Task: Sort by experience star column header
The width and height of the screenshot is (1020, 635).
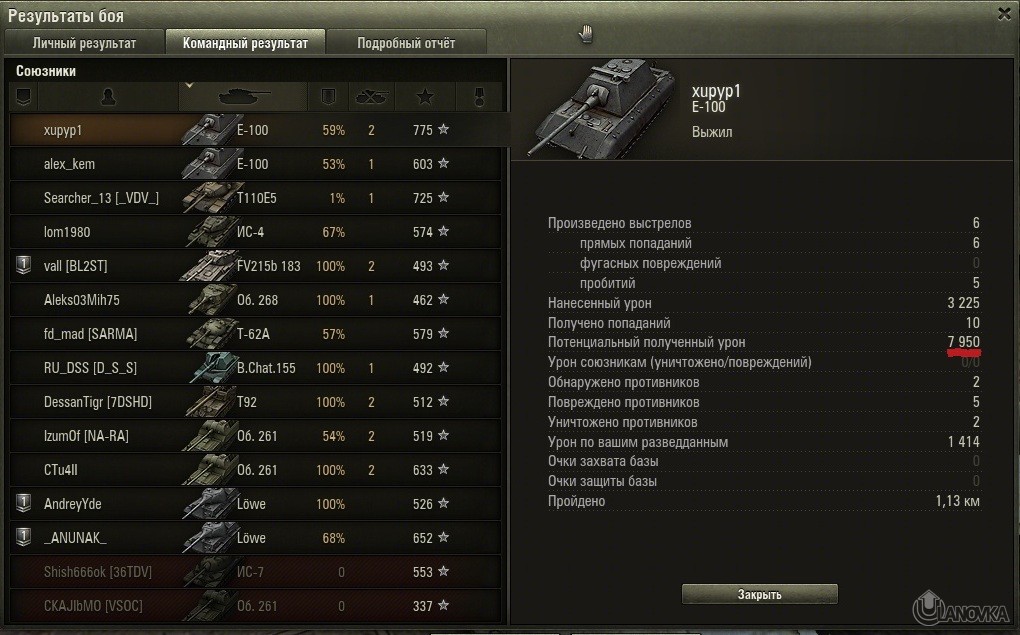Action: tap(424, 97)
